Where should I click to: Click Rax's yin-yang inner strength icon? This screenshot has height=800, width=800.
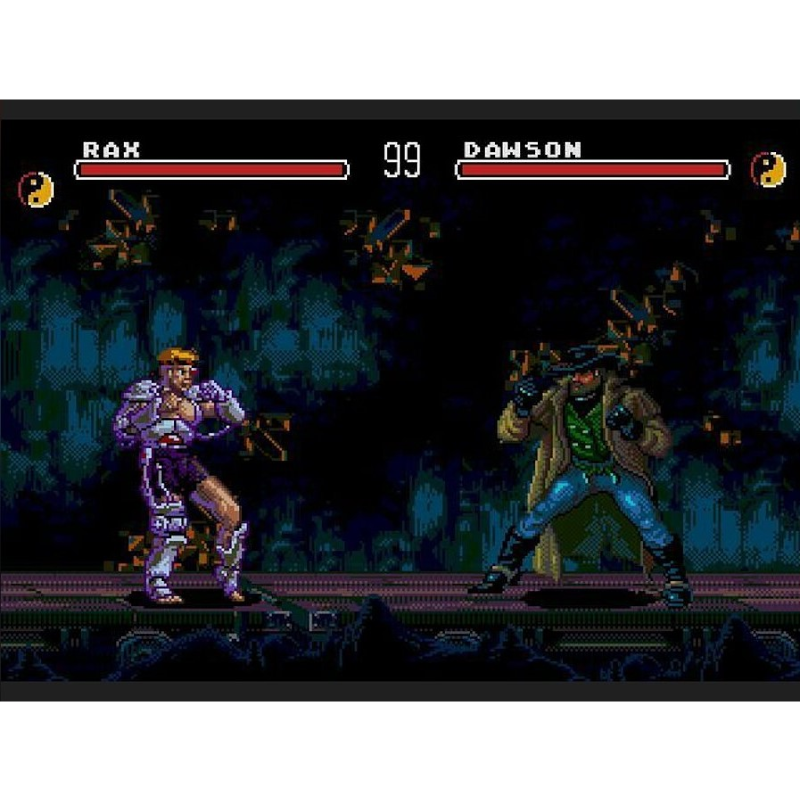[x=37, y=188]
